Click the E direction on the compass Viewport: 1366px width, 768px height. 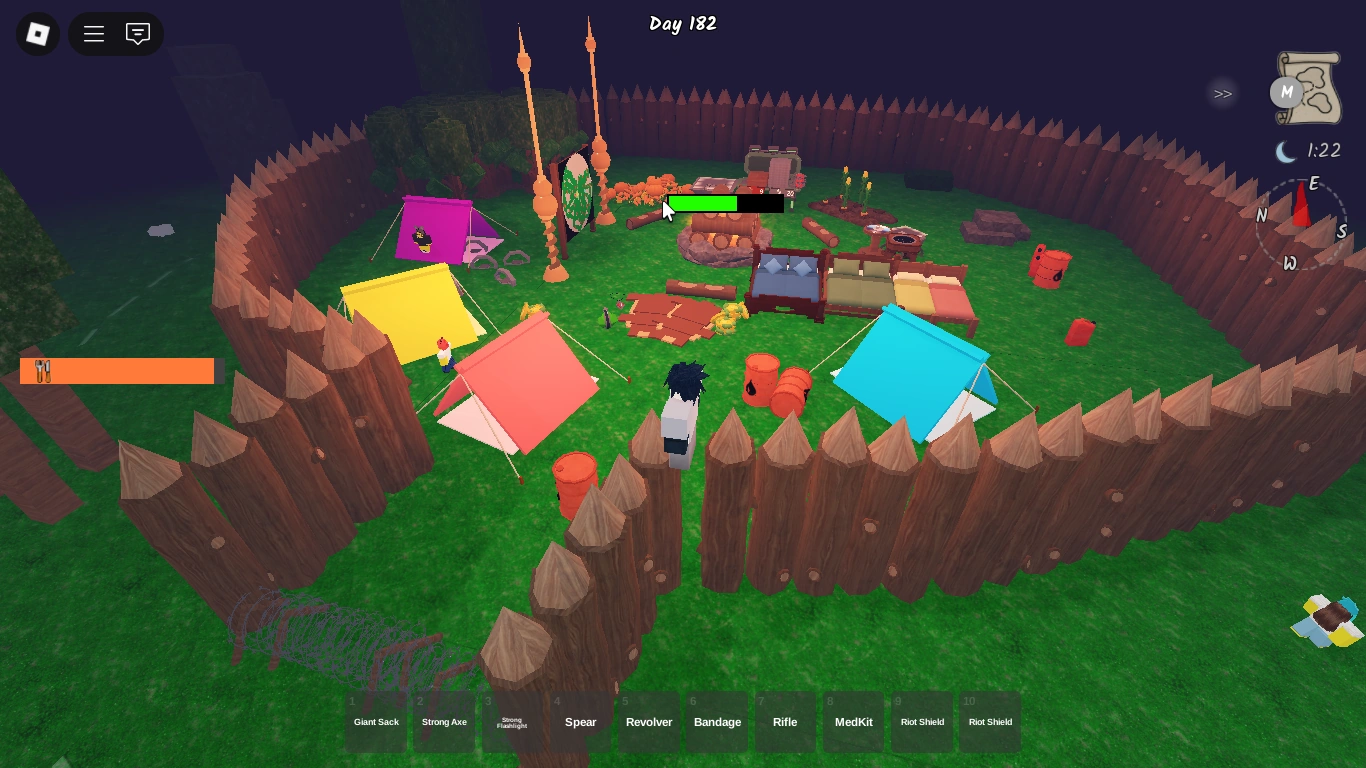1315,185
